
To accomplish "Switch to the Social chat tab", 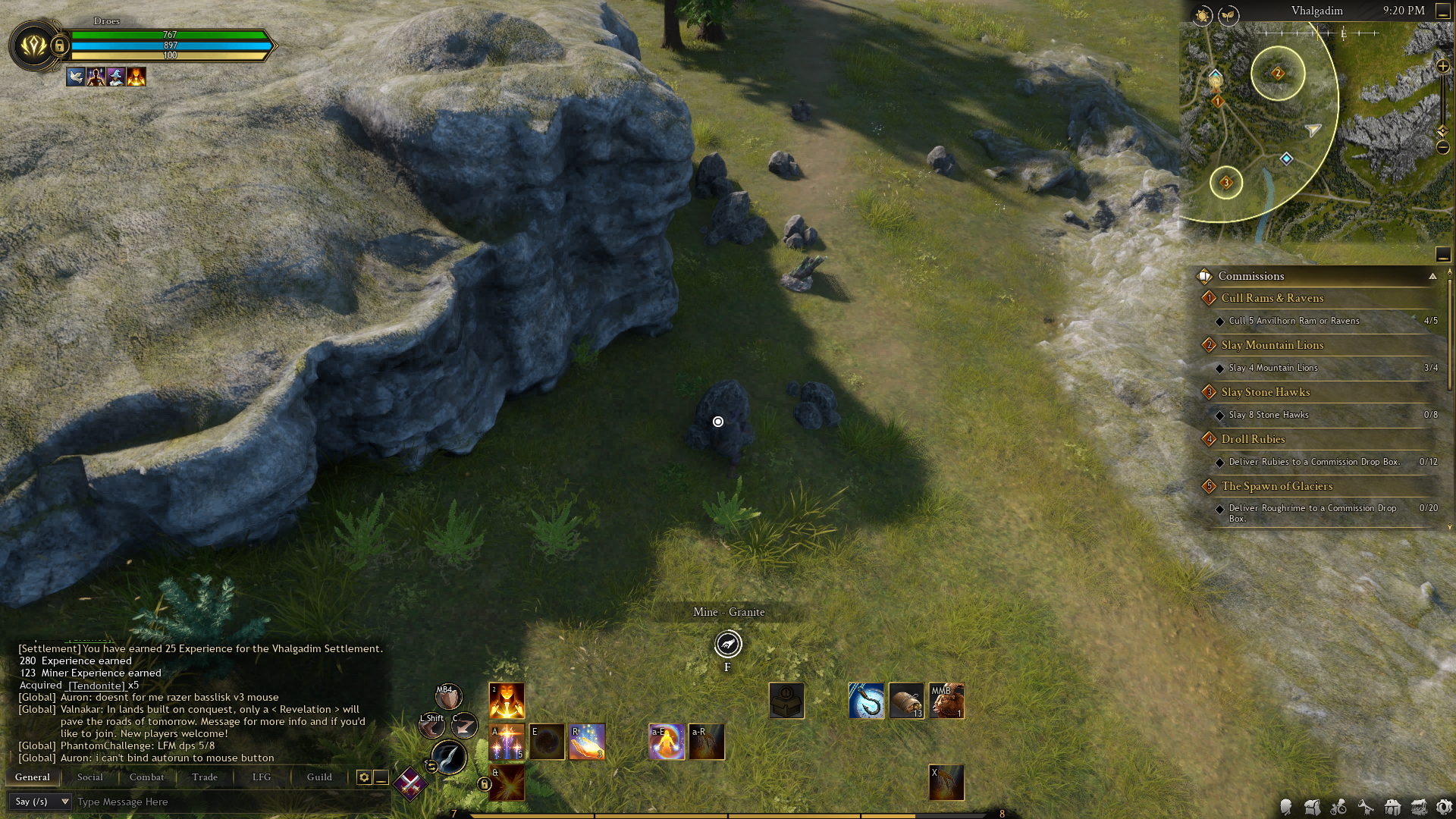I will [x=89, y=777].
